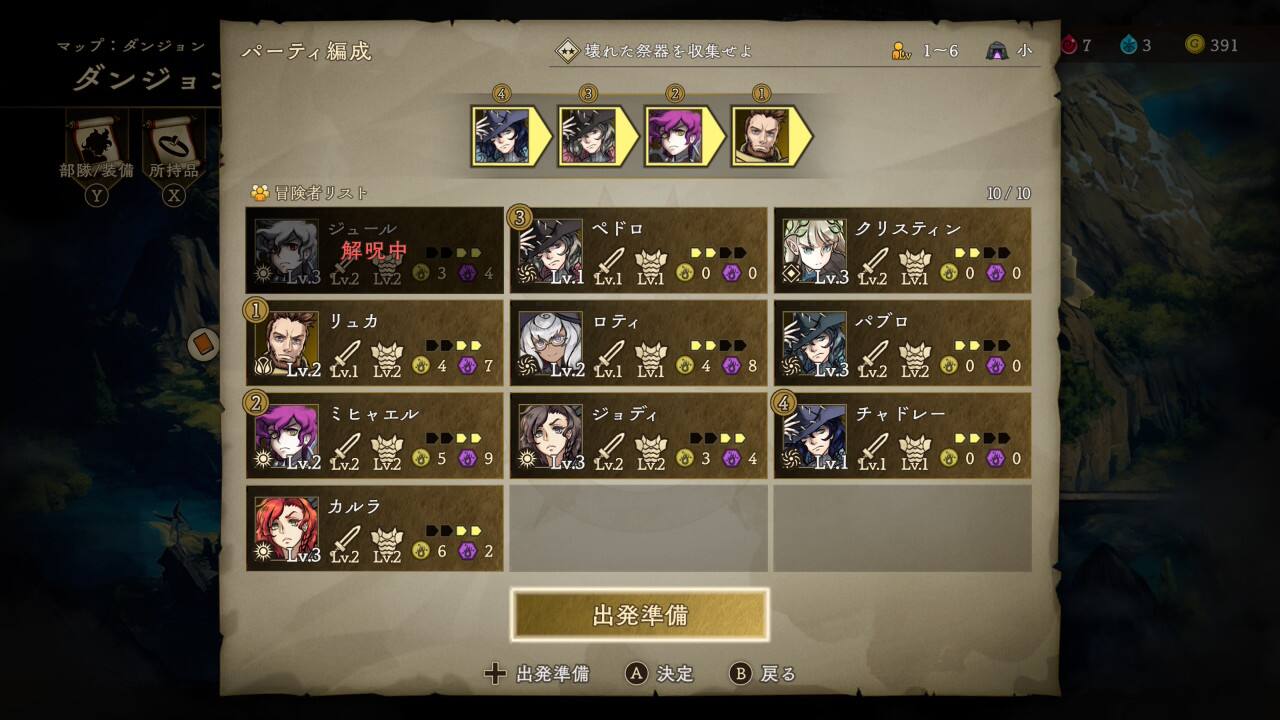Select party slot 2 purple-haired portrait
This screenshot has height=720, width=1280.
click(674, 136)
